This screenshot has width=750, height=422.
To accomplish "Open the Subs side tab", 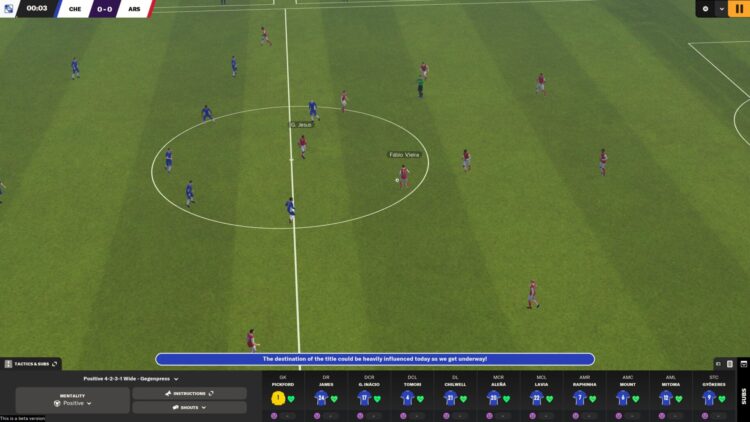I will 742,397.
